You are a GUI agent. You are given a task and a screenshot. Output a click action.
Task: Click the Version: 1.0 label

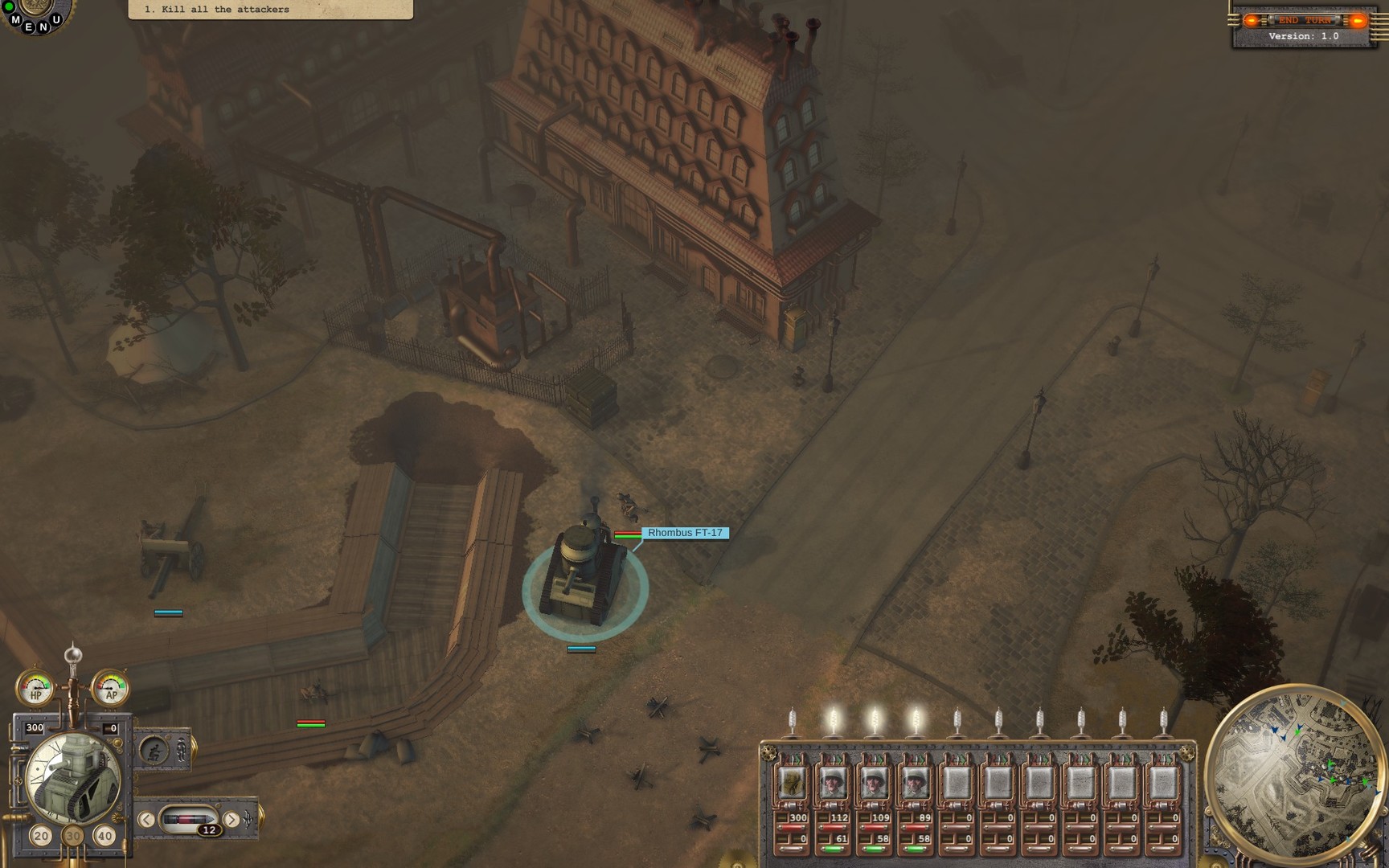click(1304, 36)
